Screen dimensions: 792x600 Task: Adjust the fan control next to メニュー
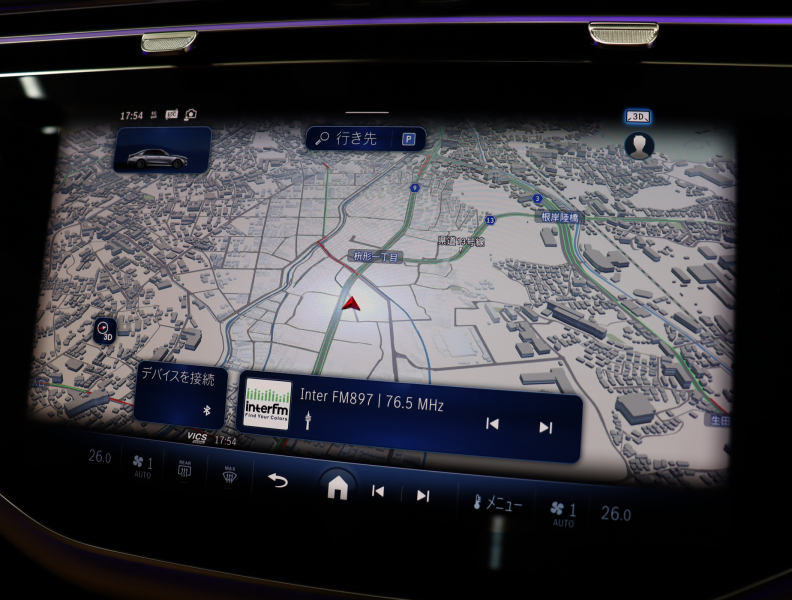pyautogui.click(x=564, y=512)
